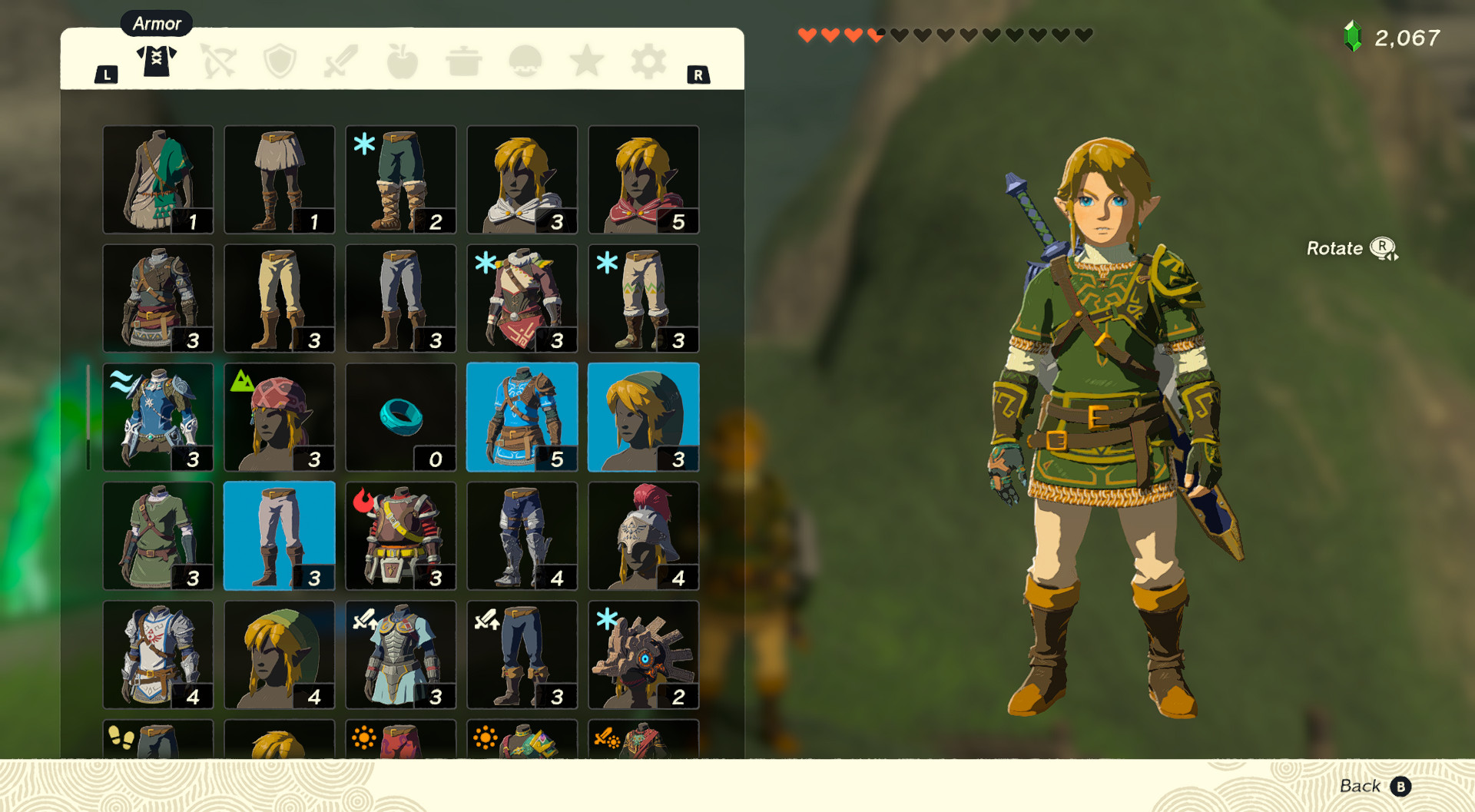
Task: Open the key items star icon
Action: tap(586, 63)
